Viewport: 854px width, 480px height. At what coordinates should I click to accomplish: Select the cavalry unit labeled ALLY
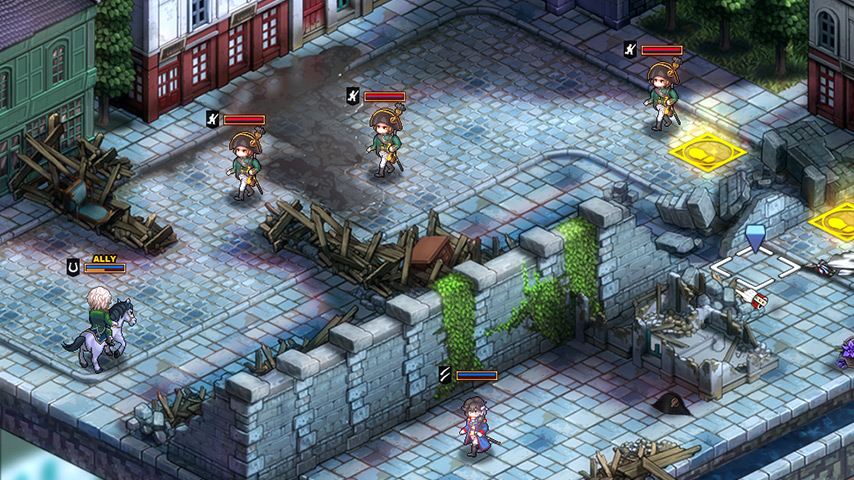point(100,325)
